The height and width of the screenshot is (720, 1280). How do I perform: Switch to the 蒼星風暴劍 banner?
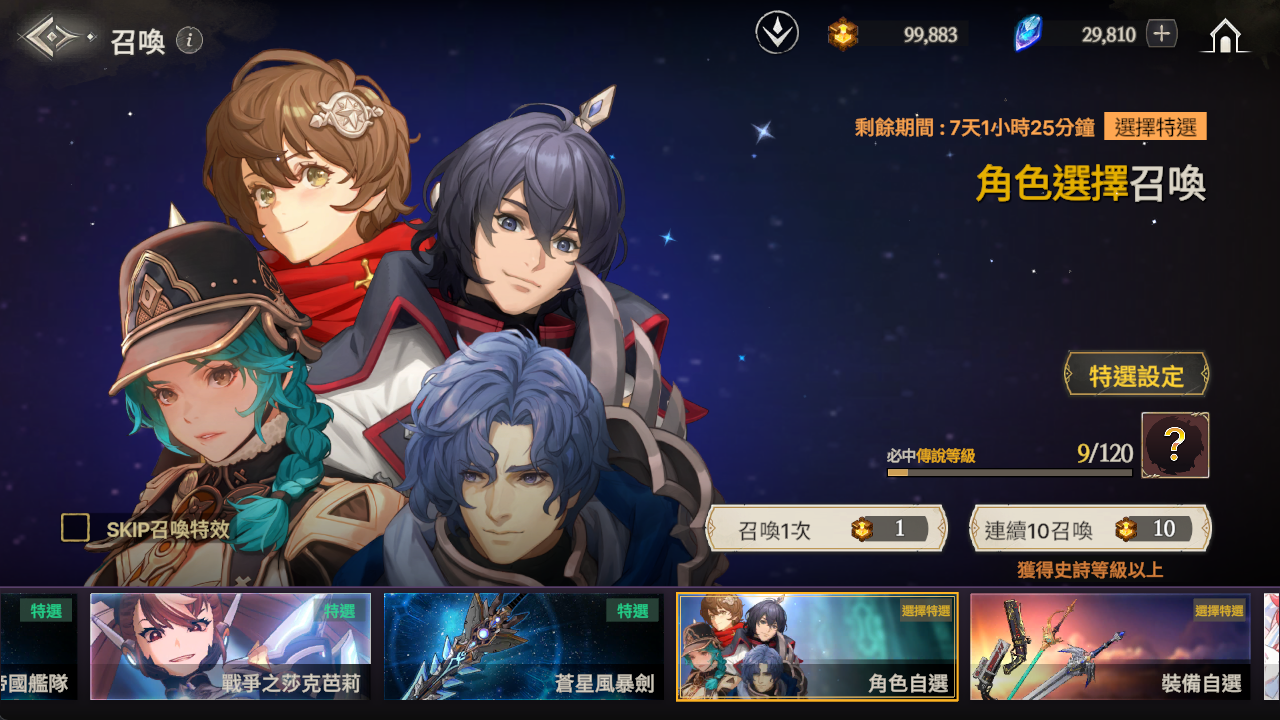coord(523,646)
